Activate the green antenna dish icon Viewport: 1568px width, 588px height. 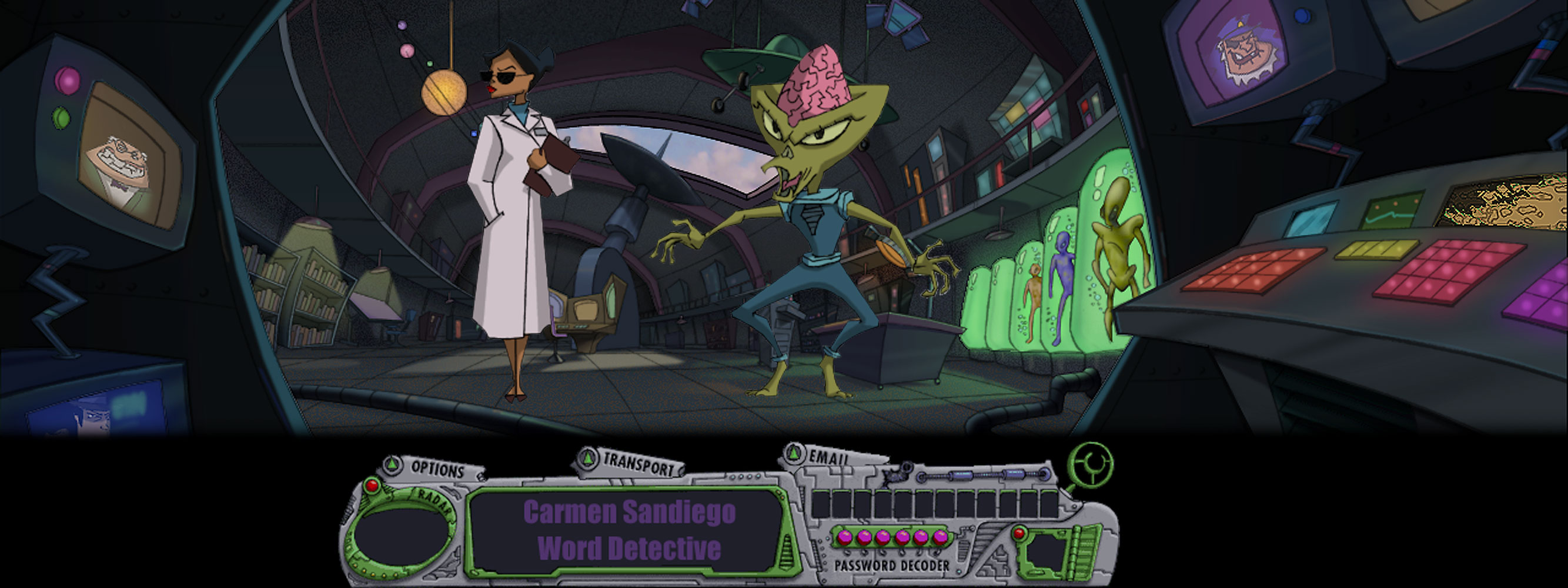[1092, 466]
